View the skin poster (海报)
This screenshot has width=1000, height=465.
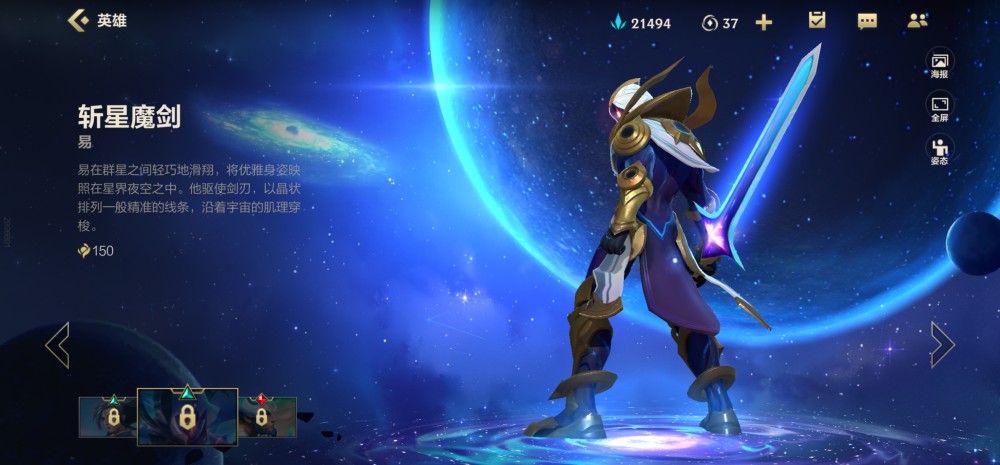click(x=939, y=65)
